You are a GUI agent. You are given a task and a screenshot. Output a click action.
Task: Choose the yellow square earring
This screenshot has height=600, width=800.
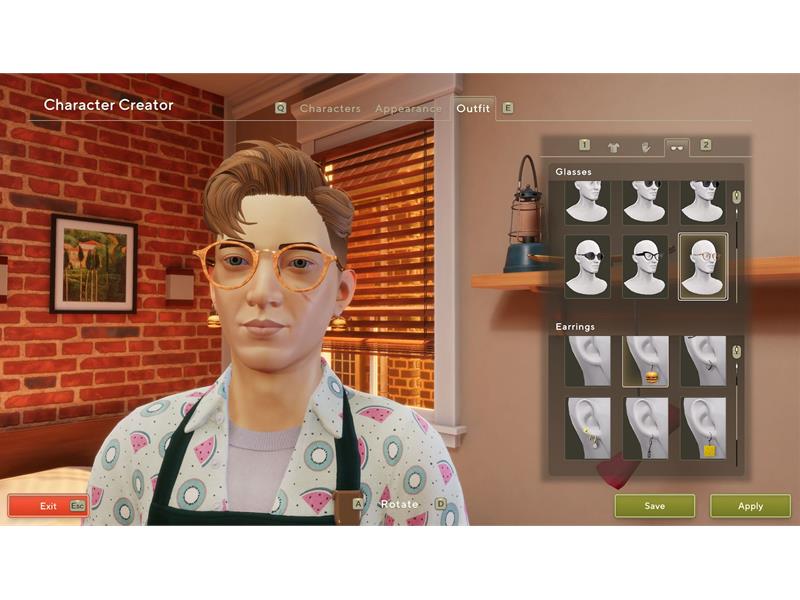point(703,428)
